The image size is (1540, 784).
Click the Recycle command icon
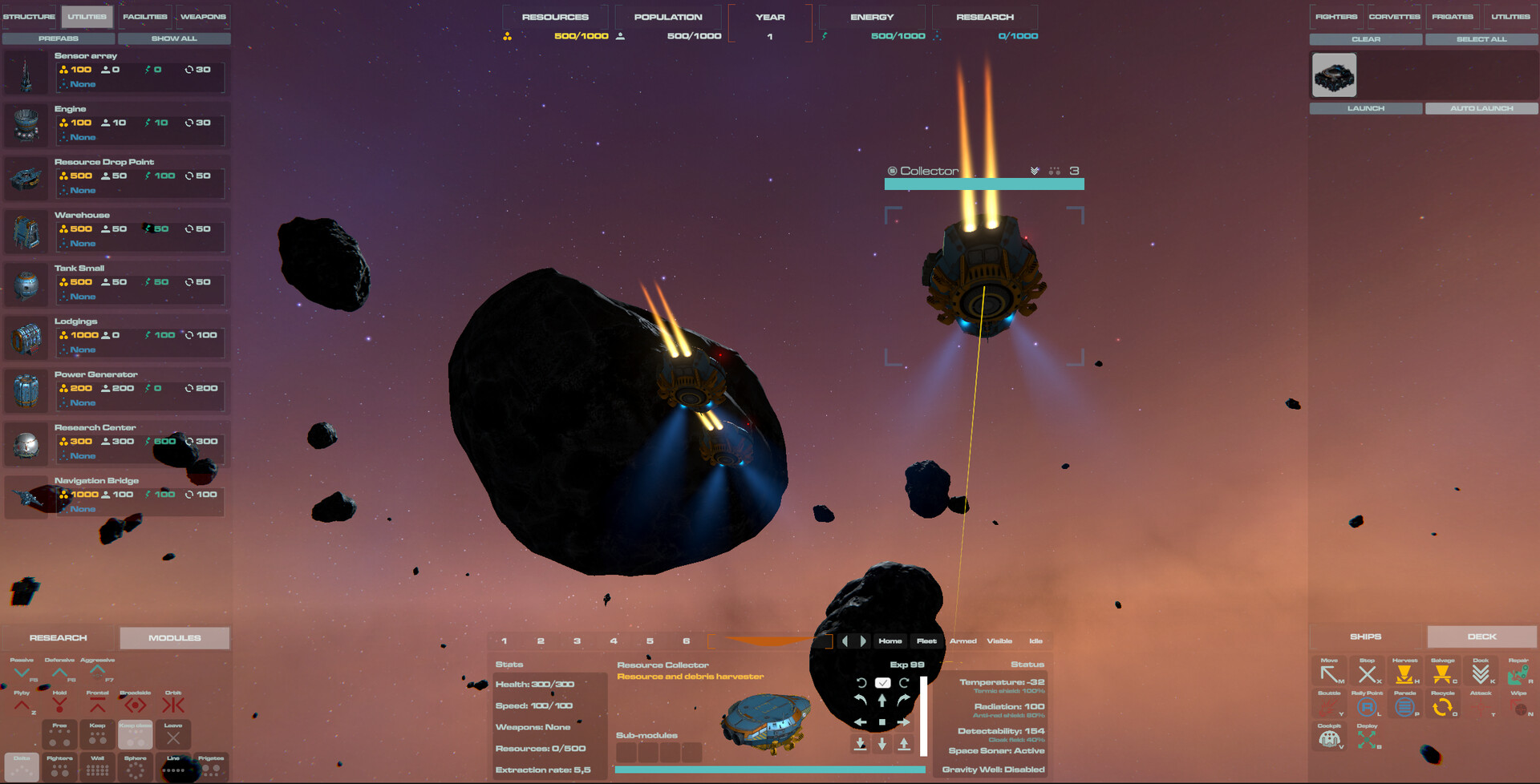pyautogui.click(x=1442, y=705)
